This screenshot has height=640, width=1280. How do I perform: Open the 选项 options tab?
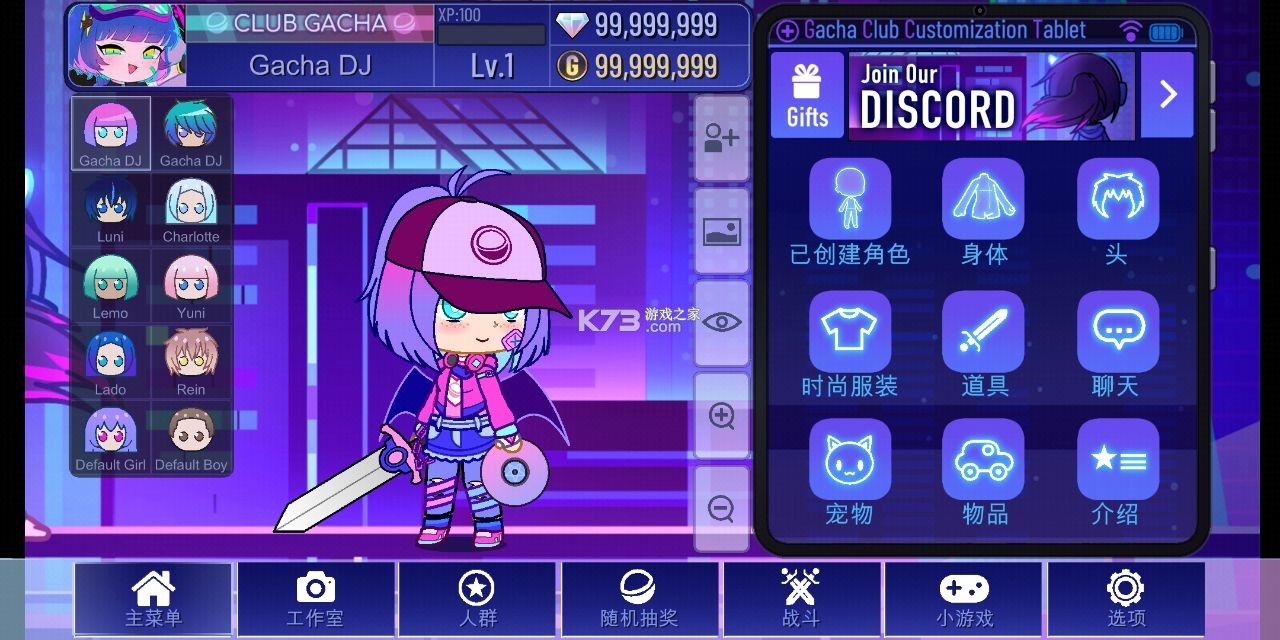[x=1126, y=600]
